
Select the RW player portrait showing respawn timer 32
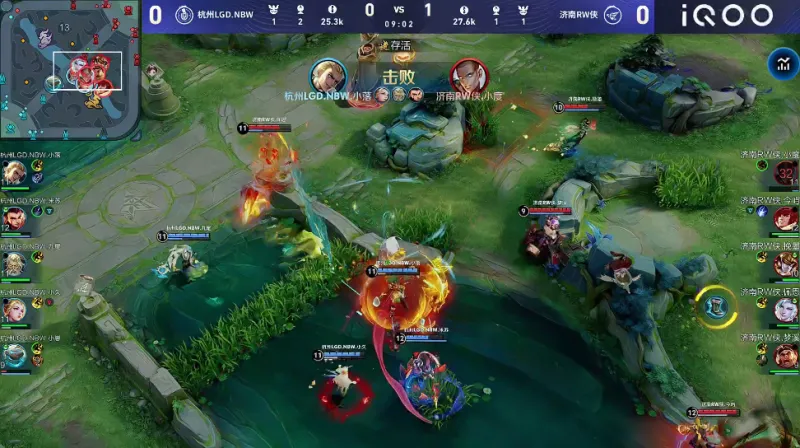tap(786, 174)
